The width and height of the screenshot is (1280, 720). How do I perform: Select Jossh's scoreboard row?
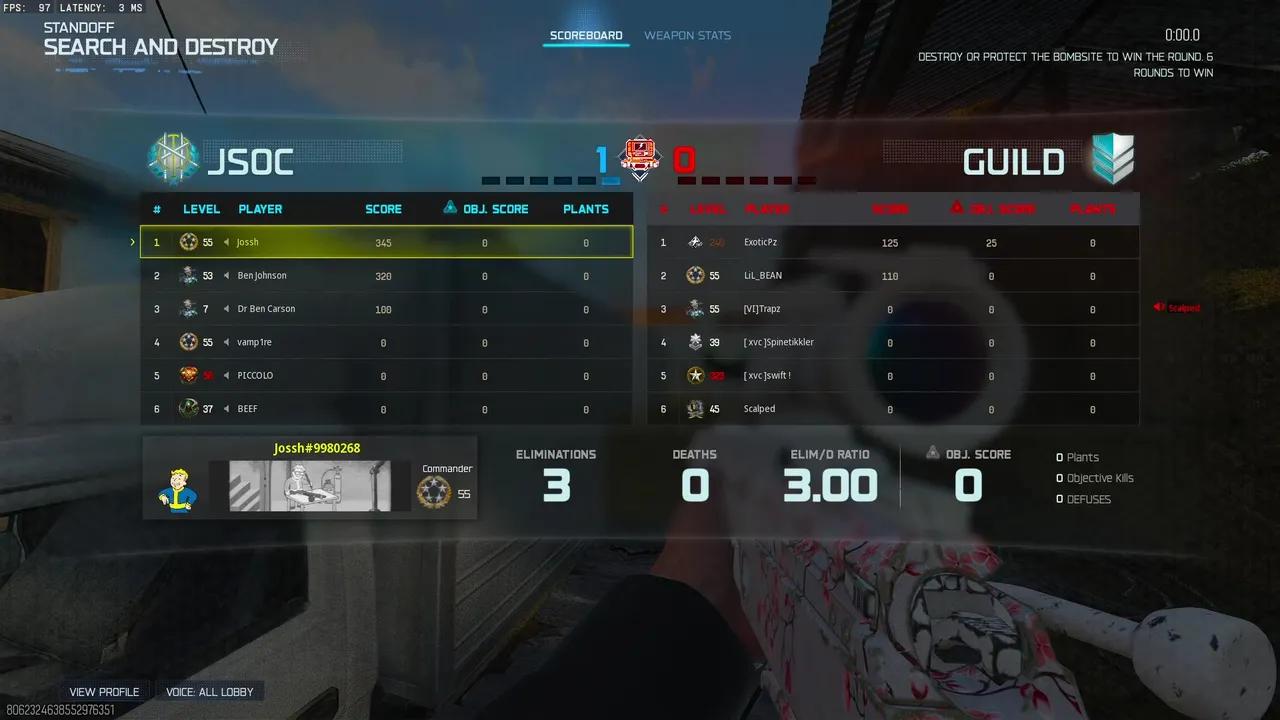386,242
